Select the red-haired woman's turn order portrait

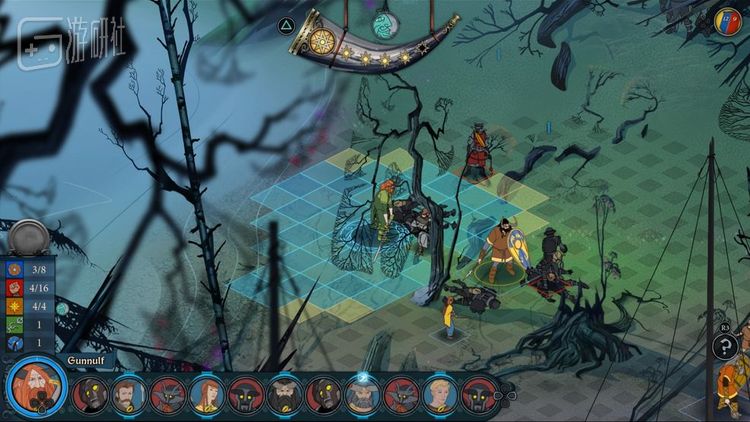(x=206, y=395)
